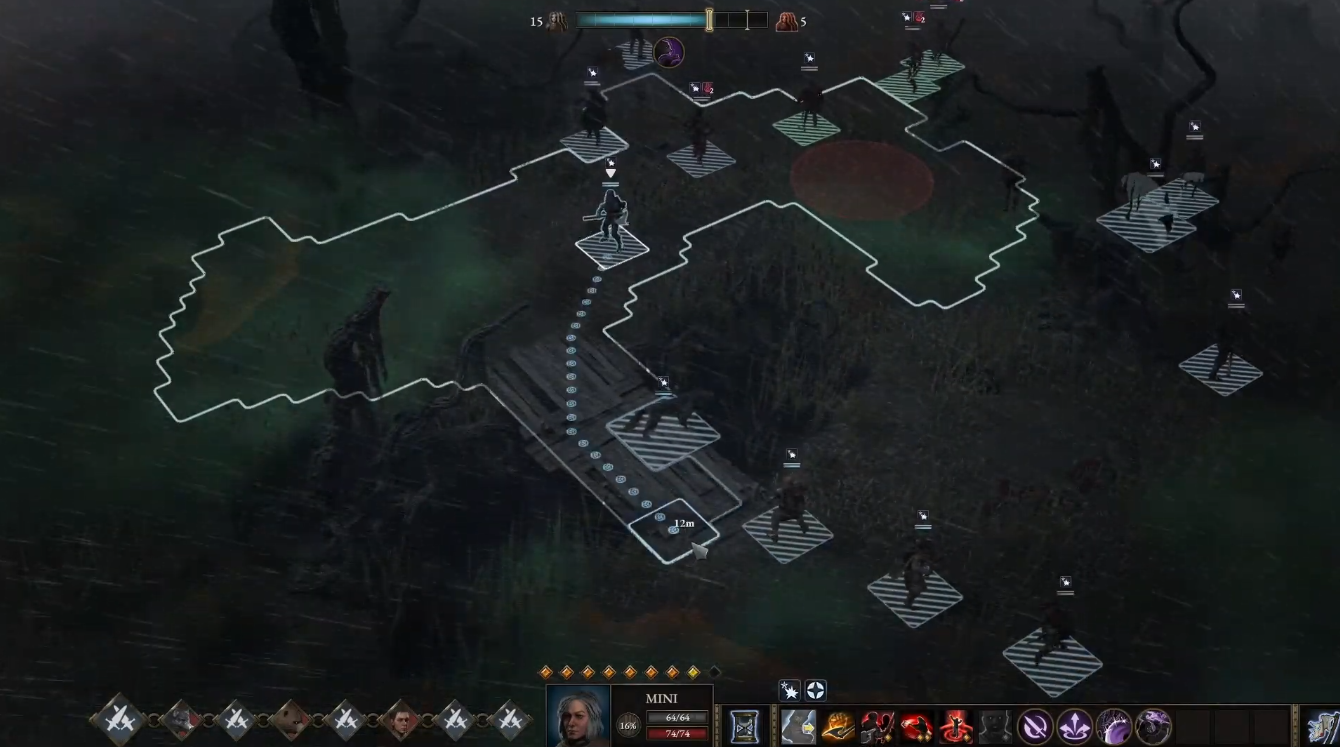Toggle the starburst status icon above hotbar
The image size is (1340, 747).
tap(791, 691)
